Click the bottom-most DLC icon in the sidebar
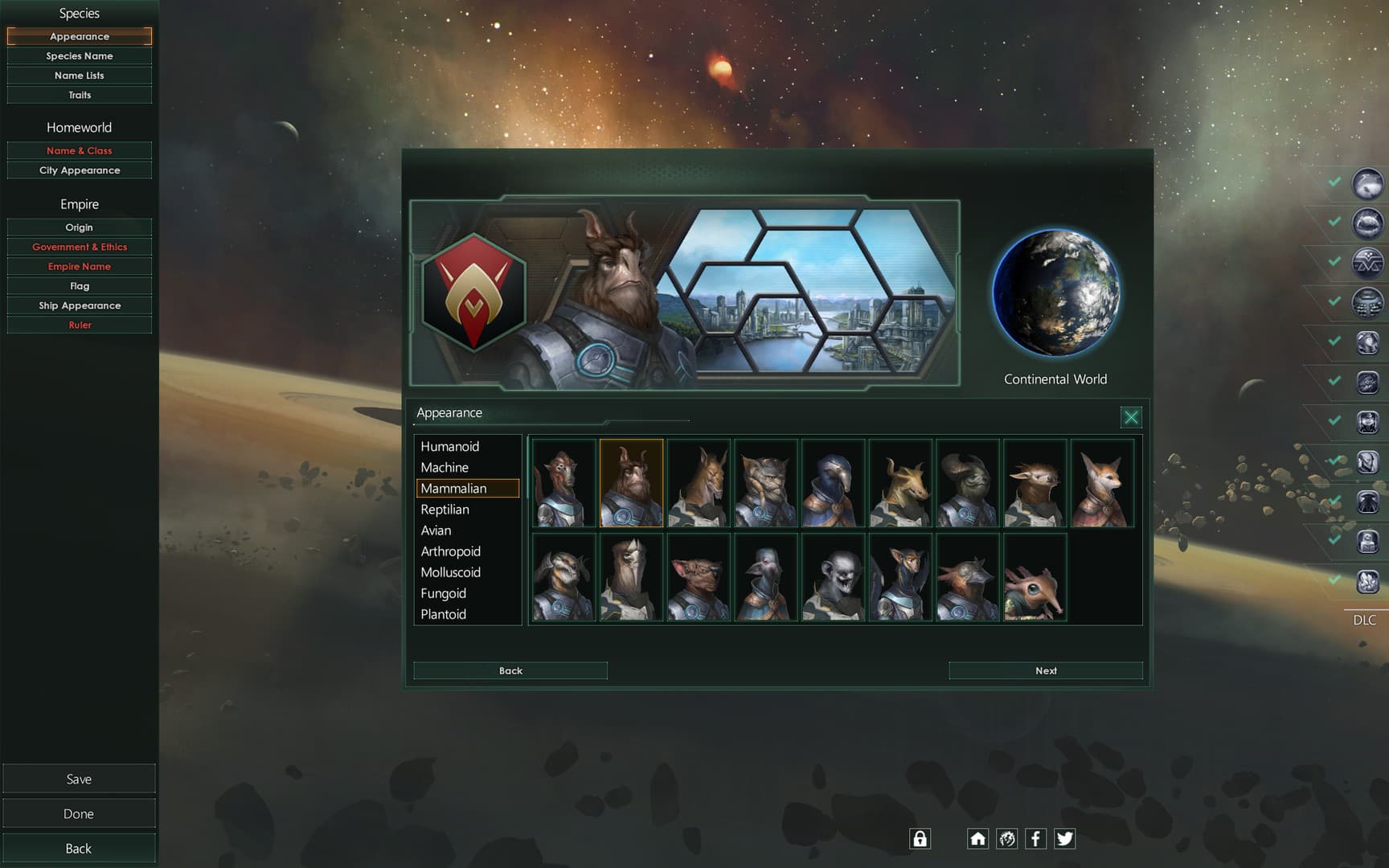 pos(1369,580)
